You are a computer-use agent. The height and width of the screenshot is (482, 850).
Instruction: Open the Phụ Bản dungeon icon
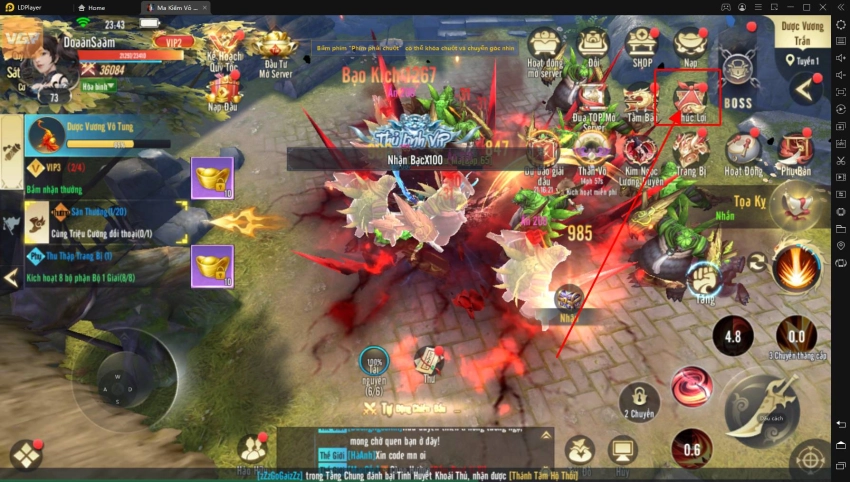click(x=795, y=151)
